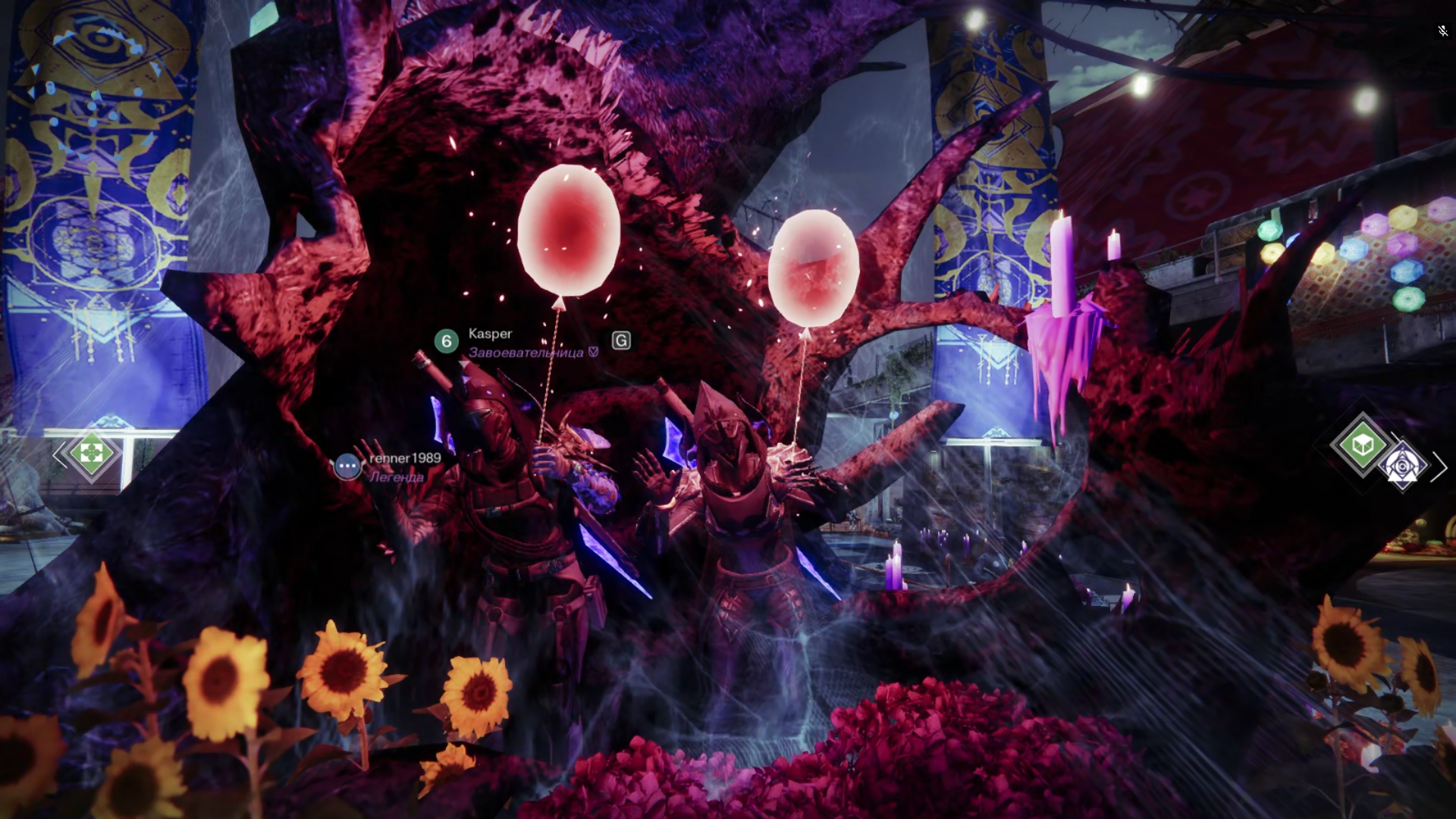Viewport: 1456px width, 819px height.
Task: Select Kasper's player nameplate
Action: coord(490,334)
